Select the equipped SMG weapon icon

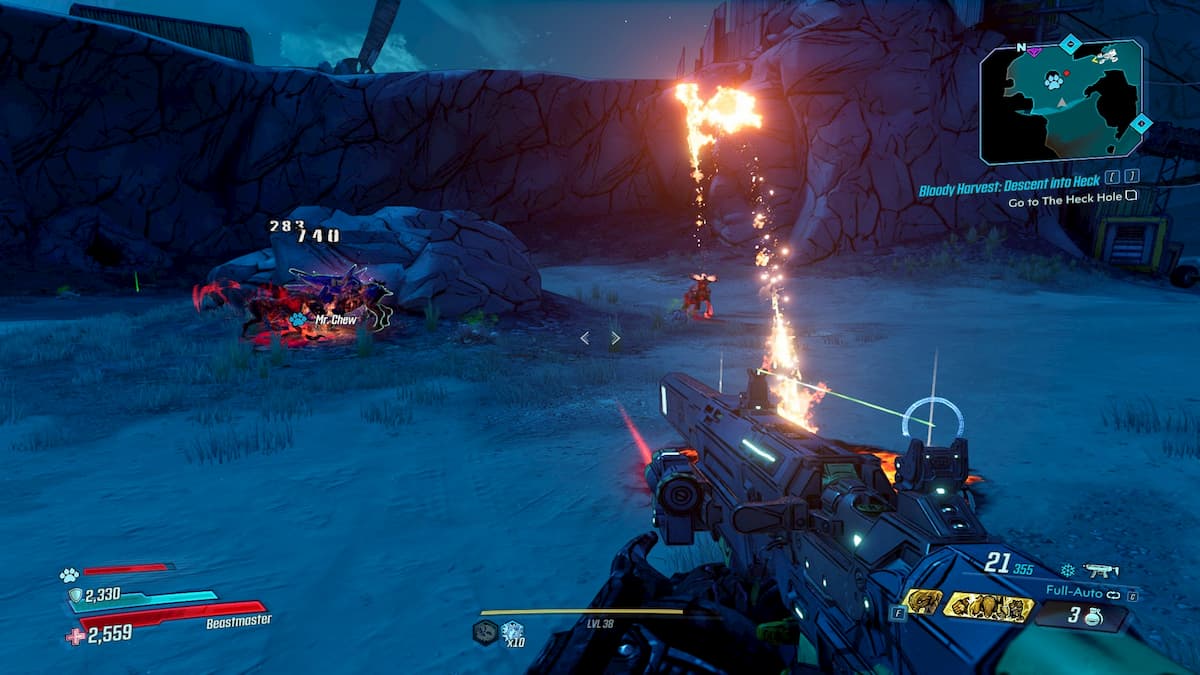point(1099,571)
